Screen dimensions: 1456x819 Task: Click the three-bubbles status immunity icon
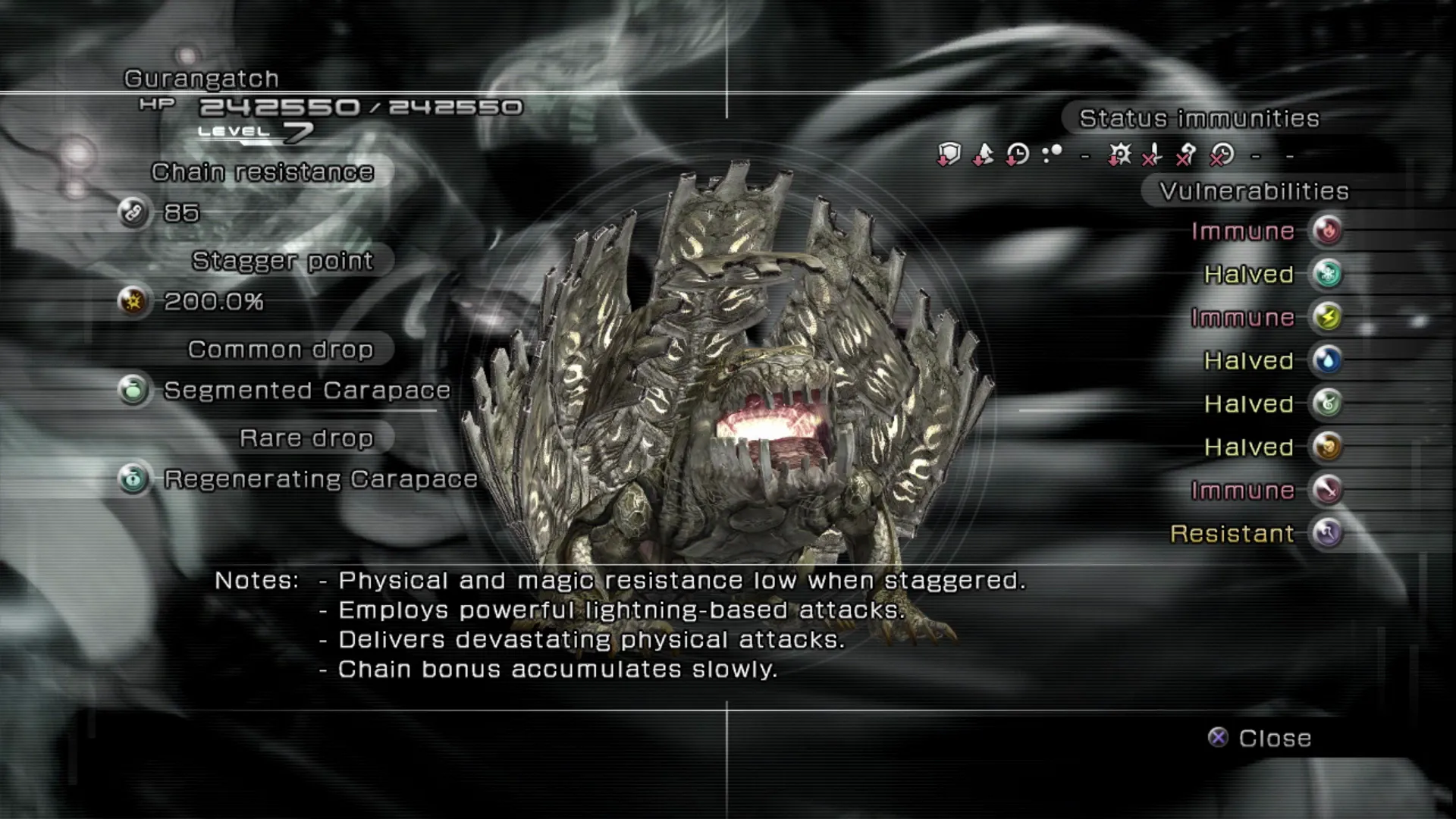click(x=1052, y=155)
